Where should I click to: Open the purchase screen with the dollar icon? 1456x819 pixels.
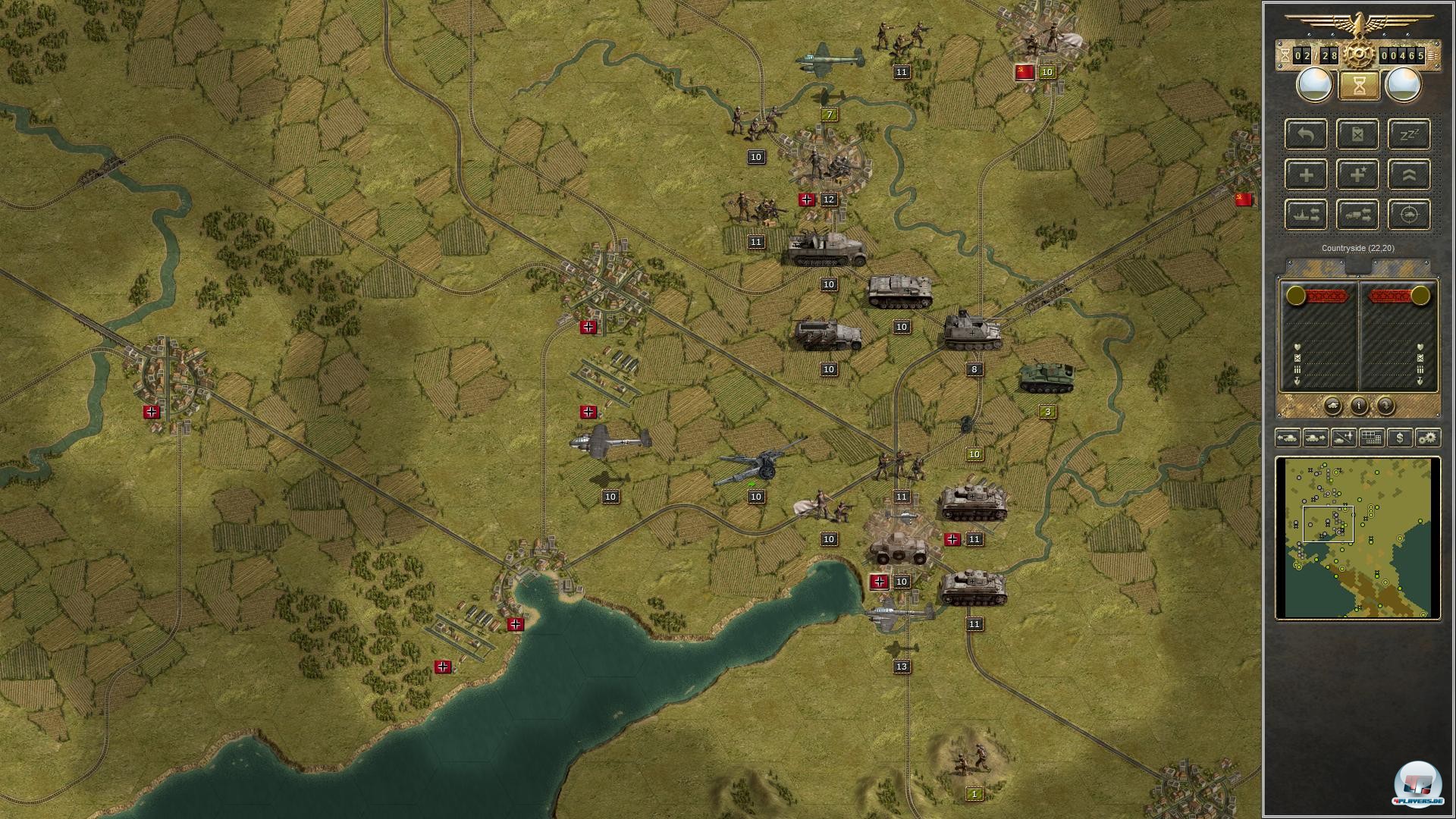tap(1400, 438)
